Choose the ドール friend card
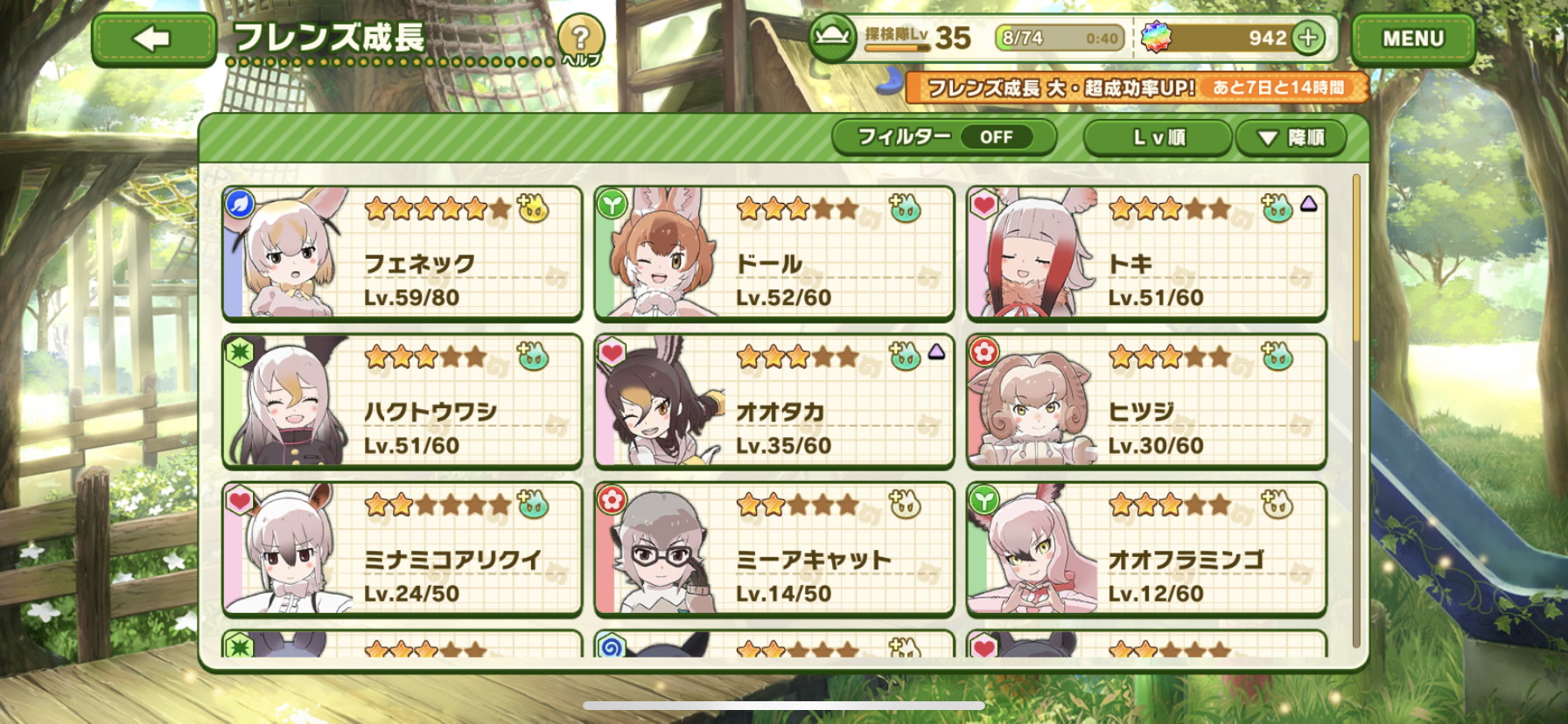This screenshot has height=724, width=1568. 773,253
